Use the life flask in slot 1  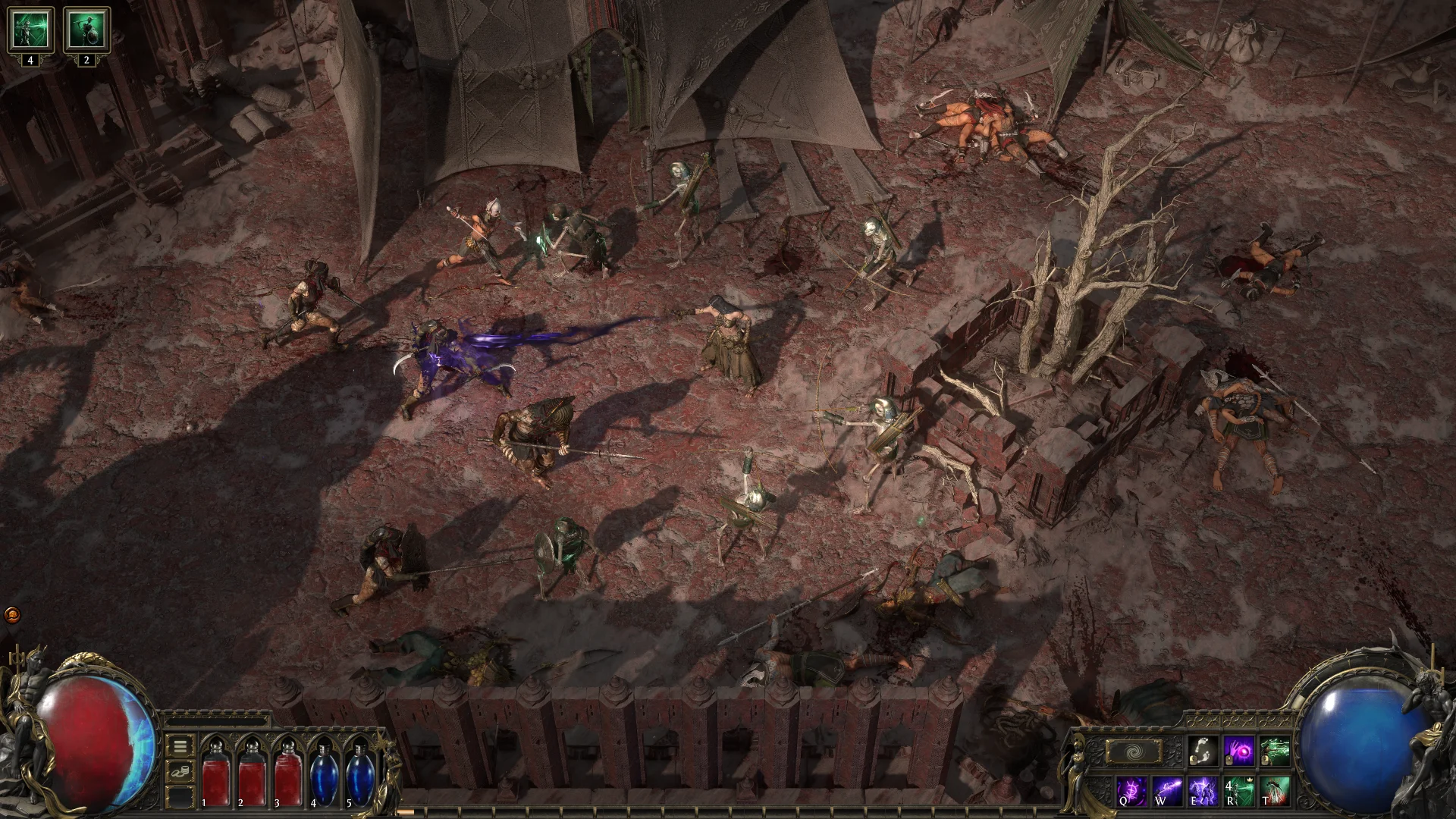[x=215, y=773]
